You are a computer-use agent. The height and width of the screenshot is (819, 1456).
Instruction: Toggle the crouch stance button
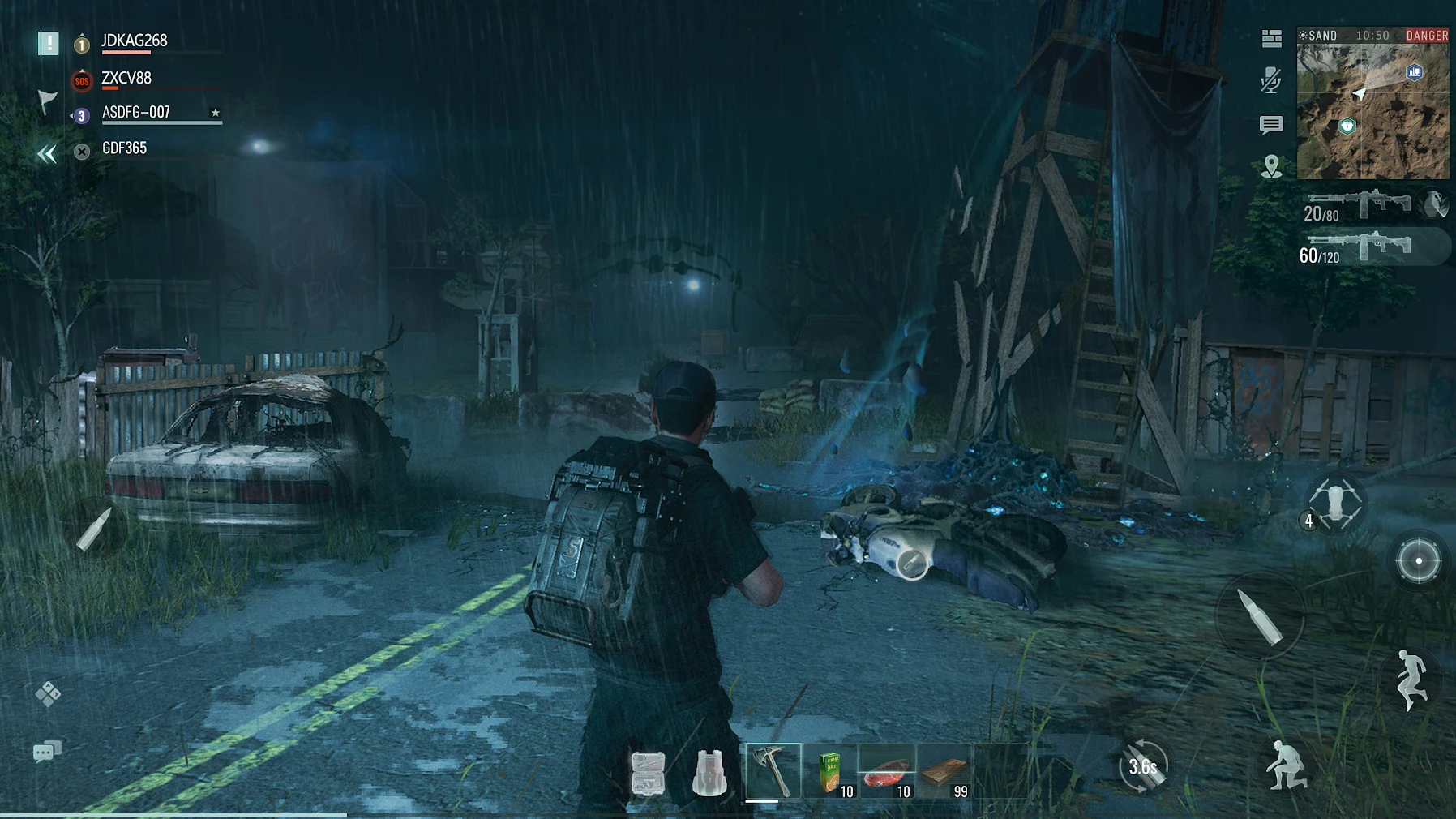tap(1285, 765)
